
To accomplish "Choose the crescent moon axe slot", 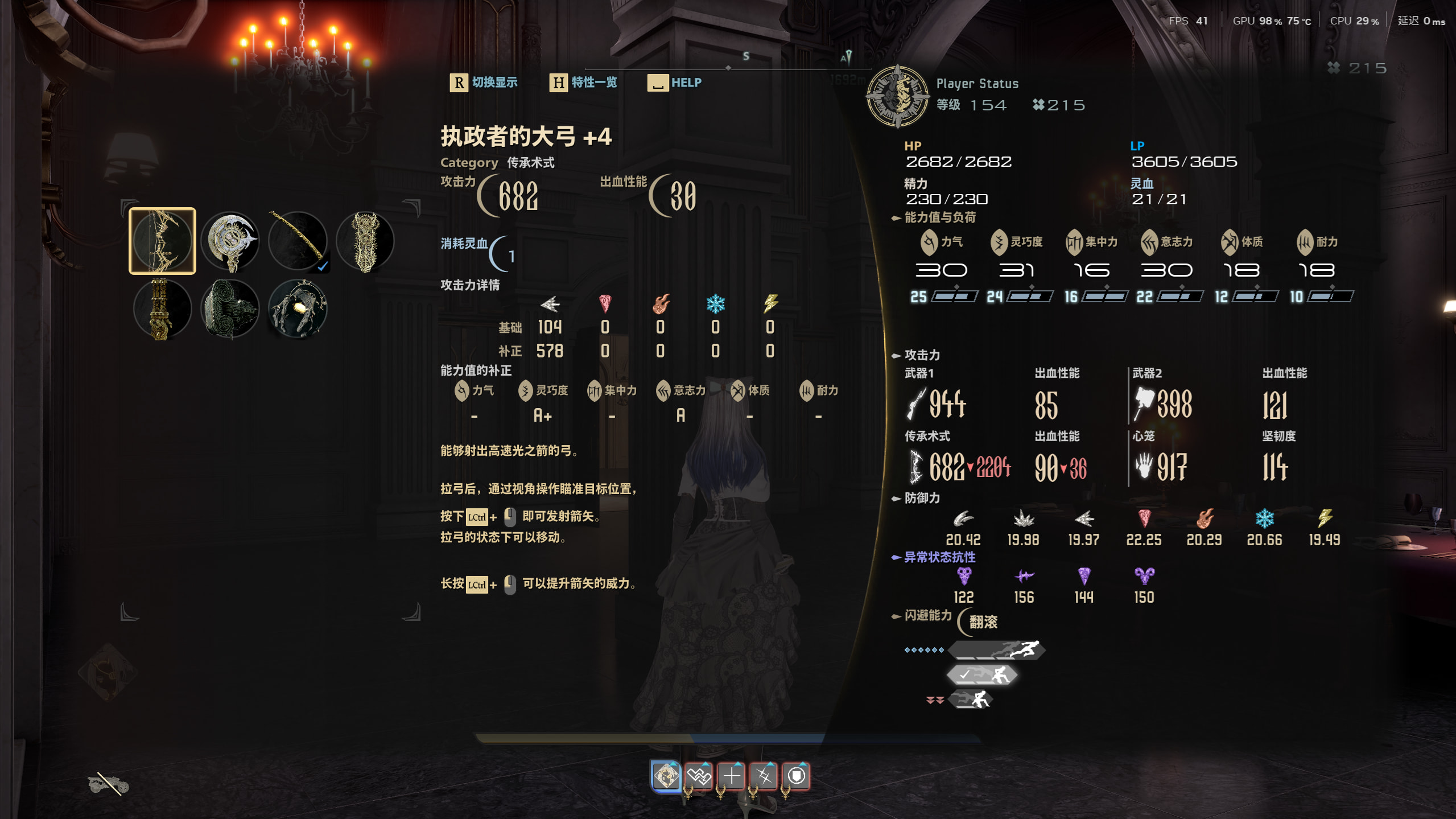I will coord(230,241).
